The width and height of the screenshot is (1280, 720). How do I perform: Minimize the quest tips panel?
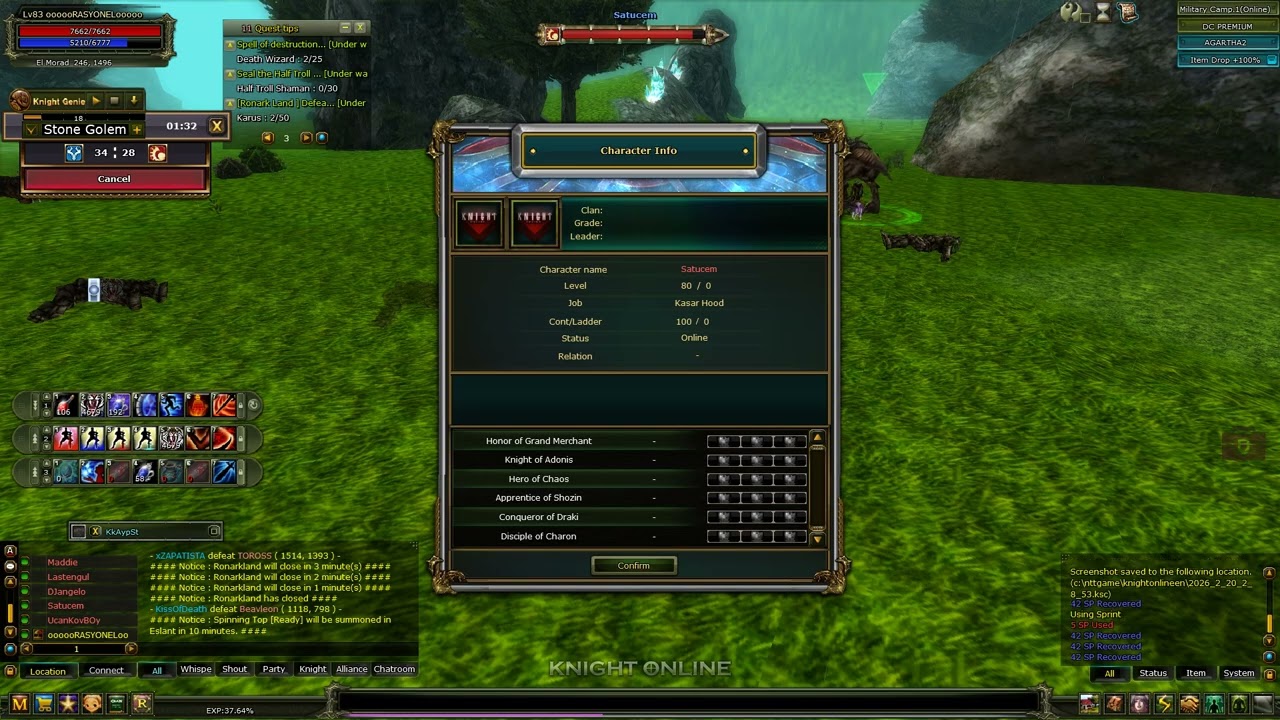(345, 28)
